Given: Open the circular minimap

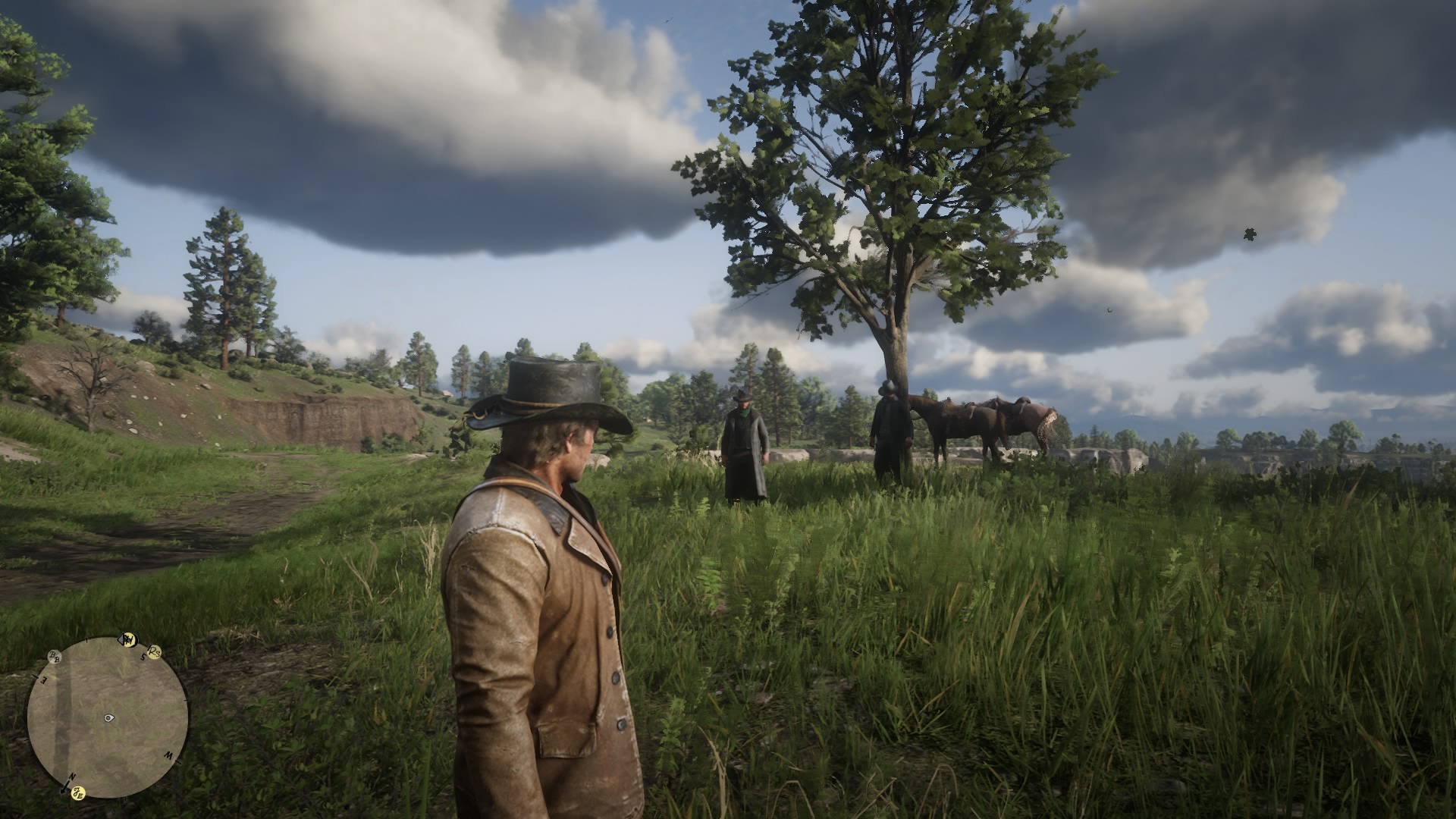Looking at the screenshot, I should [108, 717].
